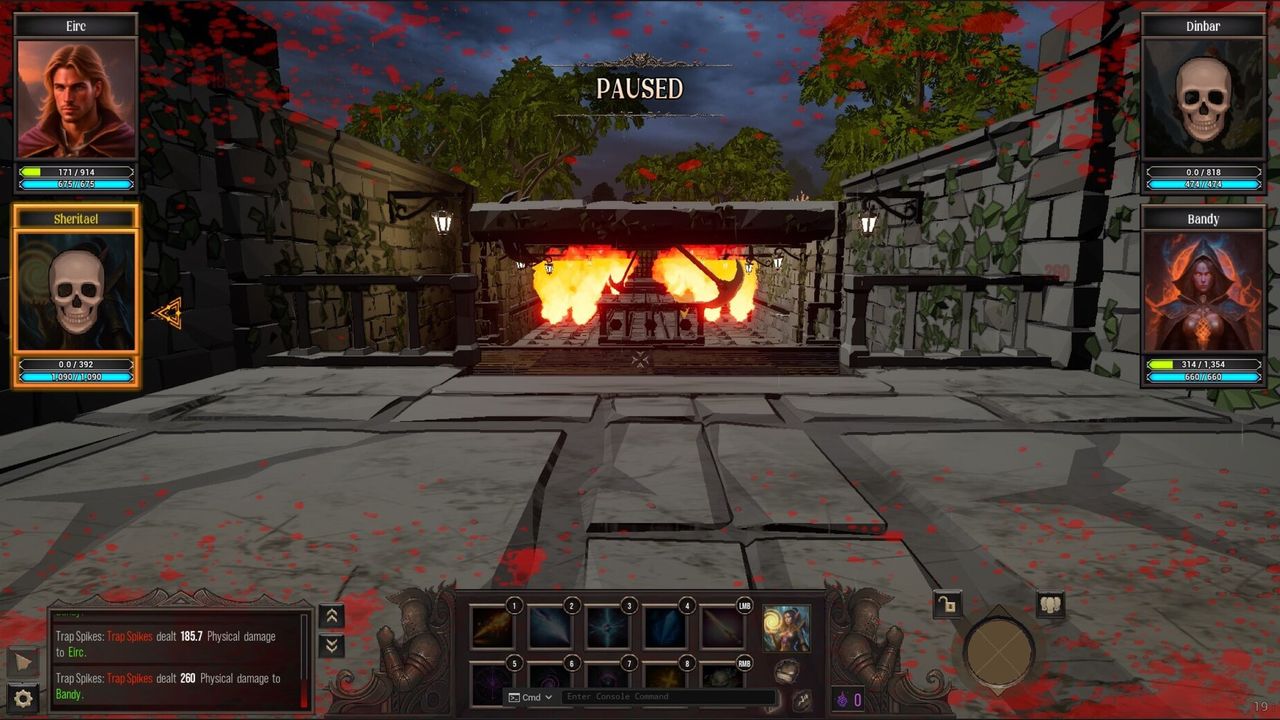Image resolution: width=1280 pixels, height=720 pixels.
Task: Activate the ability in hotbar slot 1
Action: pos(492,628)
